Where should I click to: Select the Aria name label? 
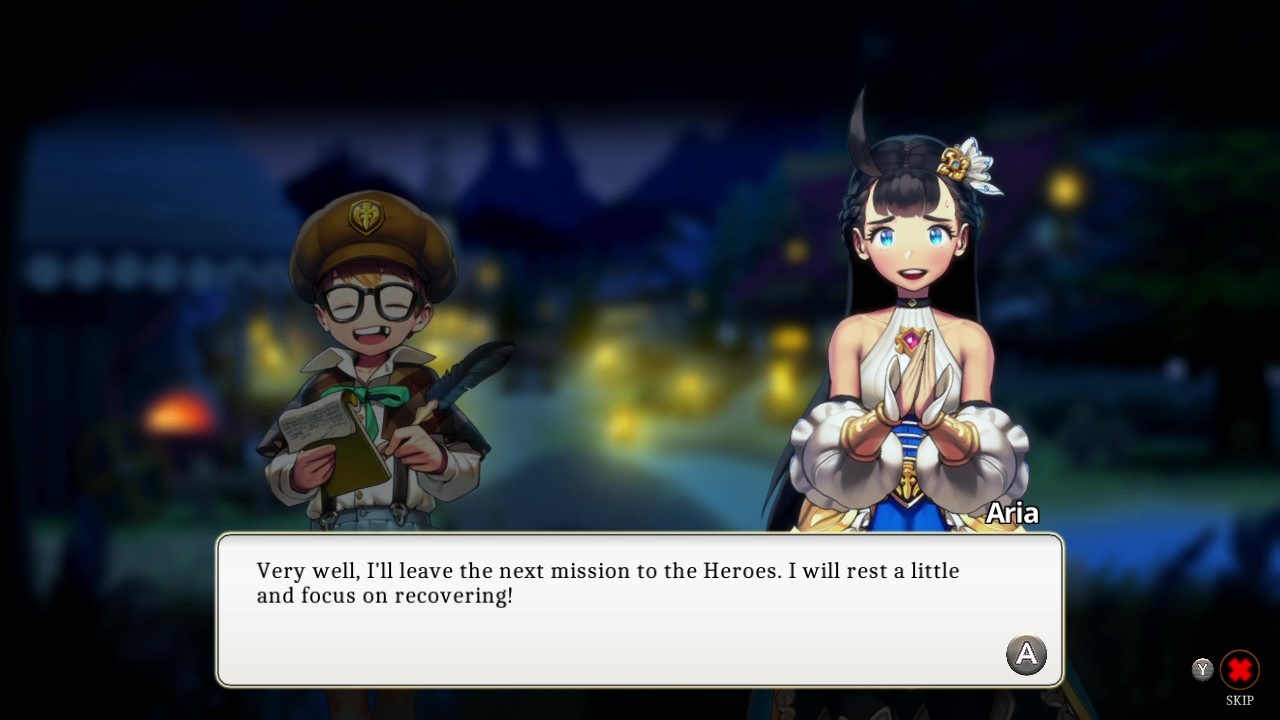(x=1013, y=513)
